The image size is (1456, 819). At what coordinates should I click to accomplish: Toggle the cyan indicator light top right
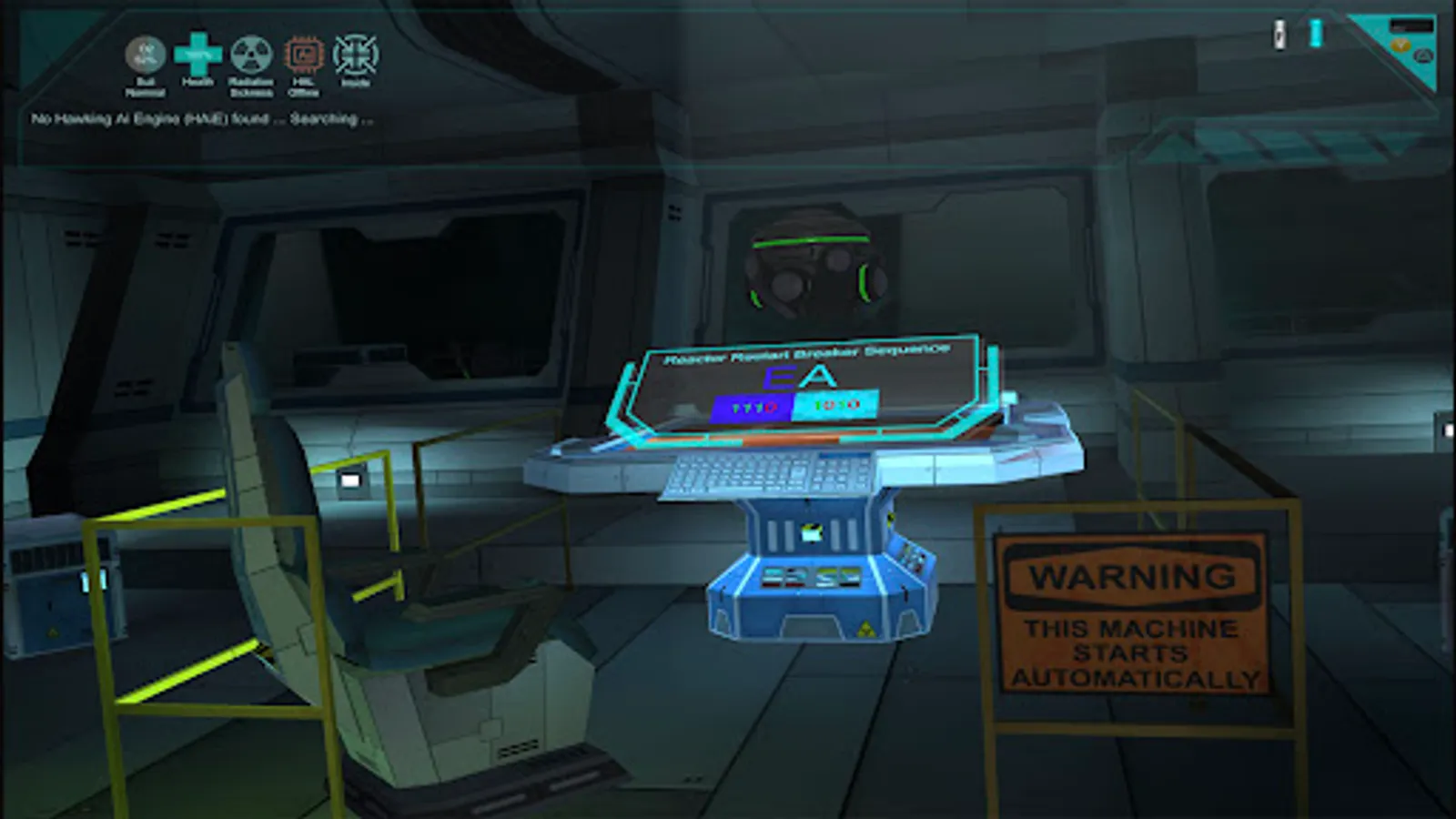[x=1314, y=33]
